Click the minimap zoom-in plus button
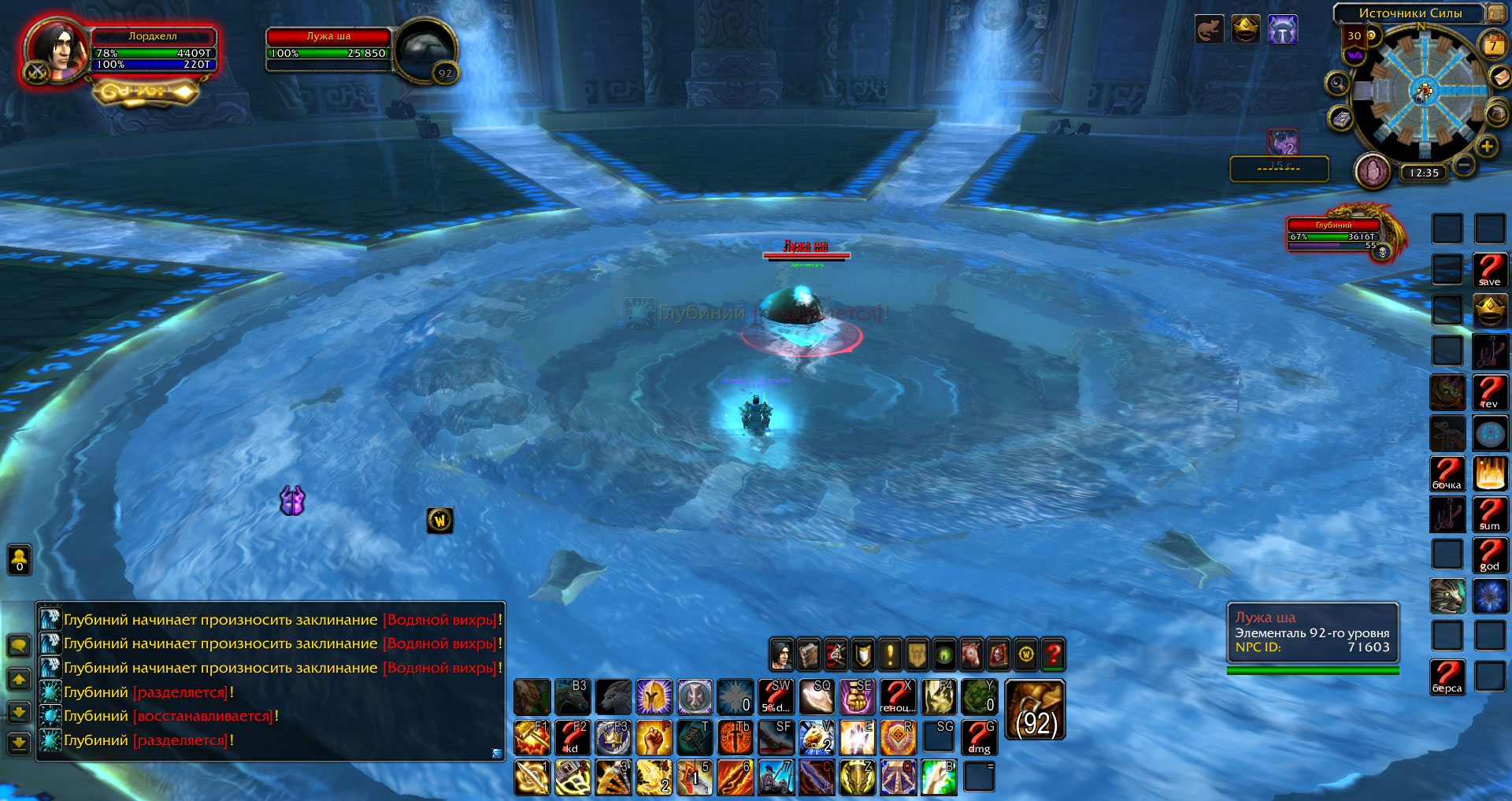Screen dimensions: 1512x801 pyautogui.click(x=1486, y=146)
